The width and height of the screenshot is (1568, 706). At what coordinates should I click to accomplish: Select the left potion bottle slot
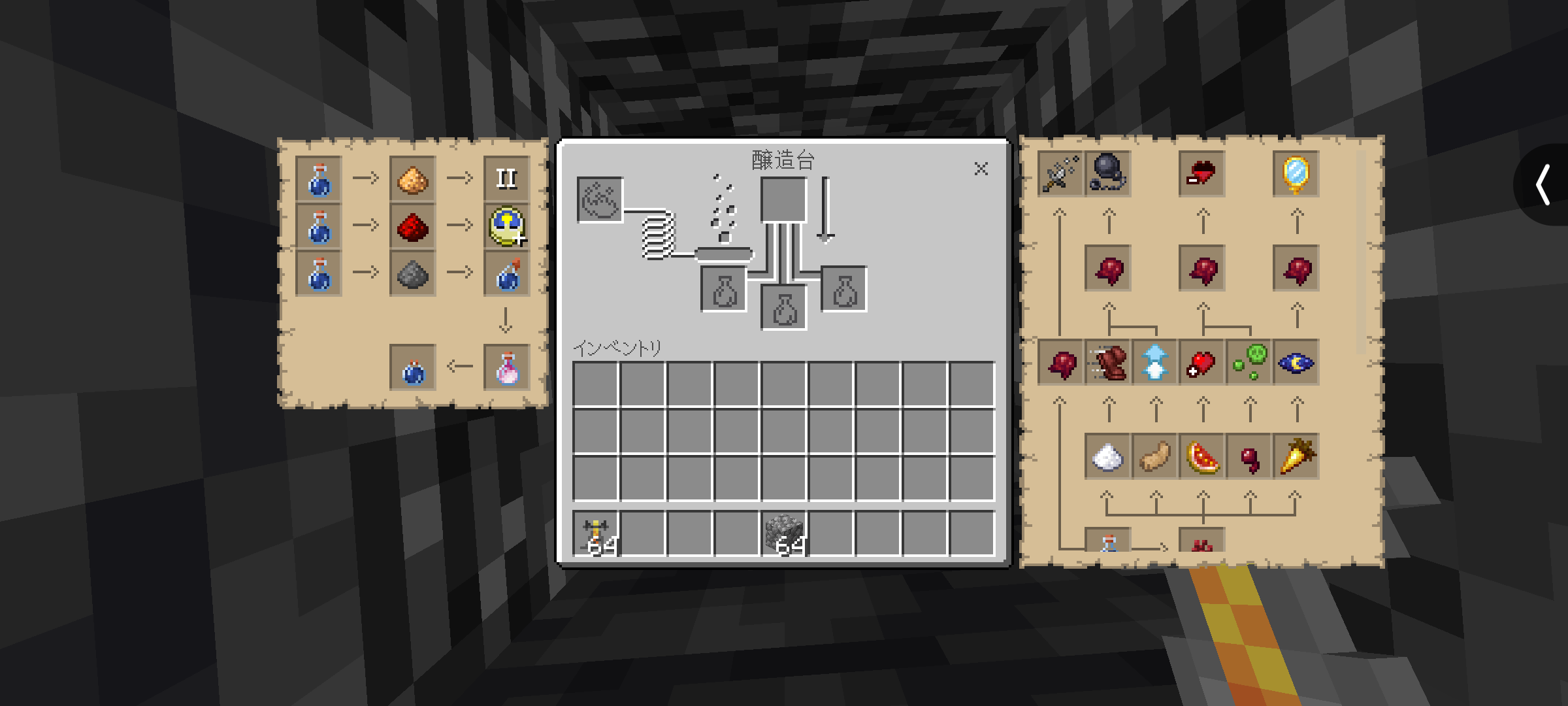click(724, 289)
